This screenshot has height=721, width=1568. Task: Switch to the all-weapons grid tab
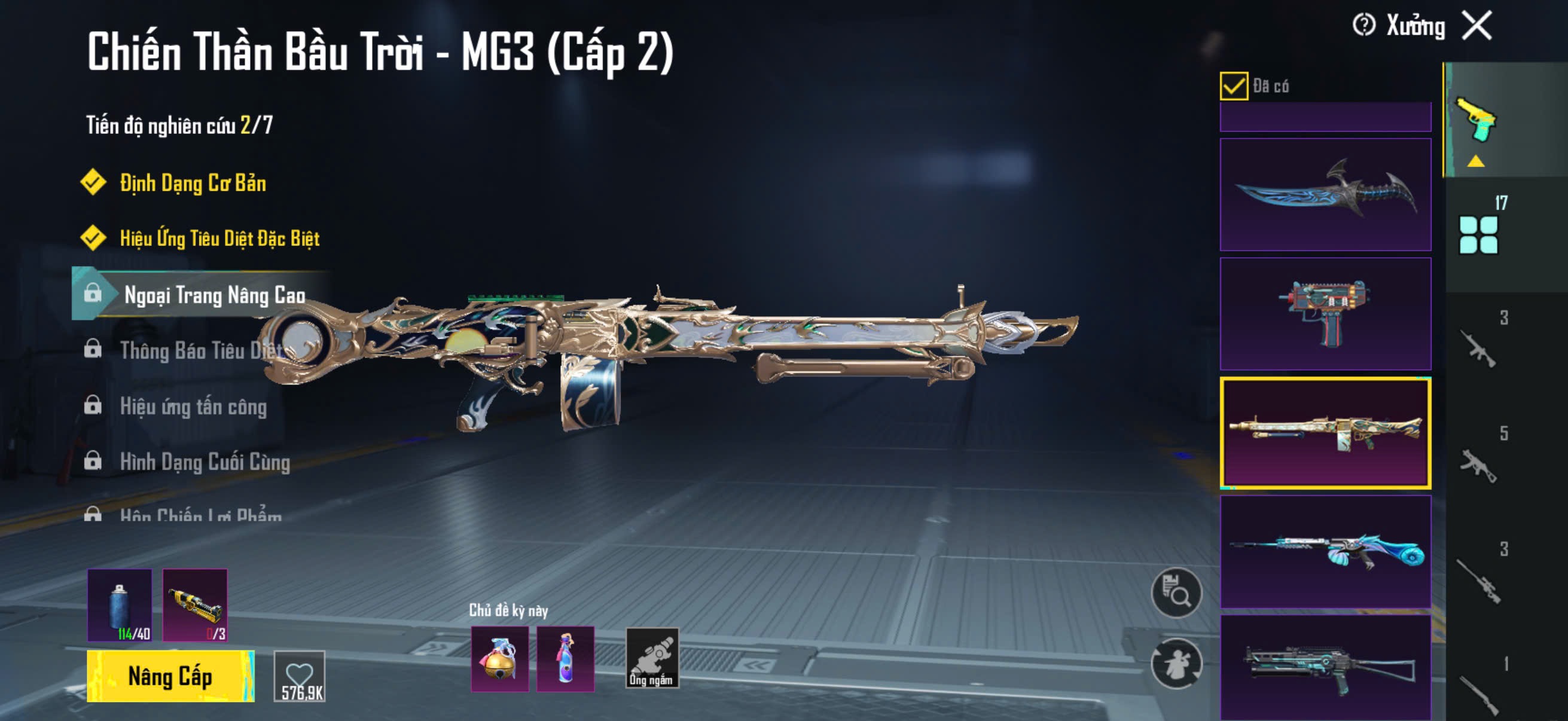1478,234
